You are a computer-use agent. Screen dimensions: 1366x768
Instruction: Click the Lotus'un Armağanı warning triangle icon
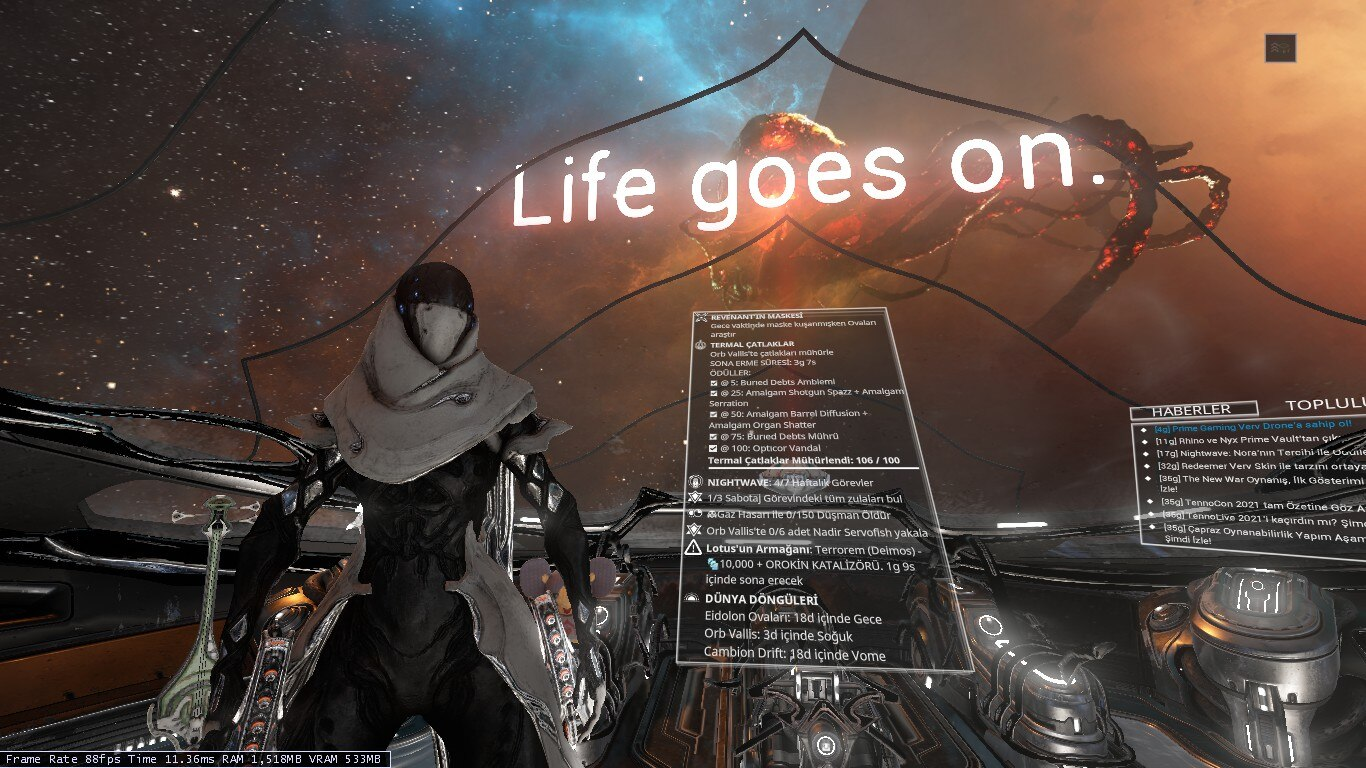[694, 548]
